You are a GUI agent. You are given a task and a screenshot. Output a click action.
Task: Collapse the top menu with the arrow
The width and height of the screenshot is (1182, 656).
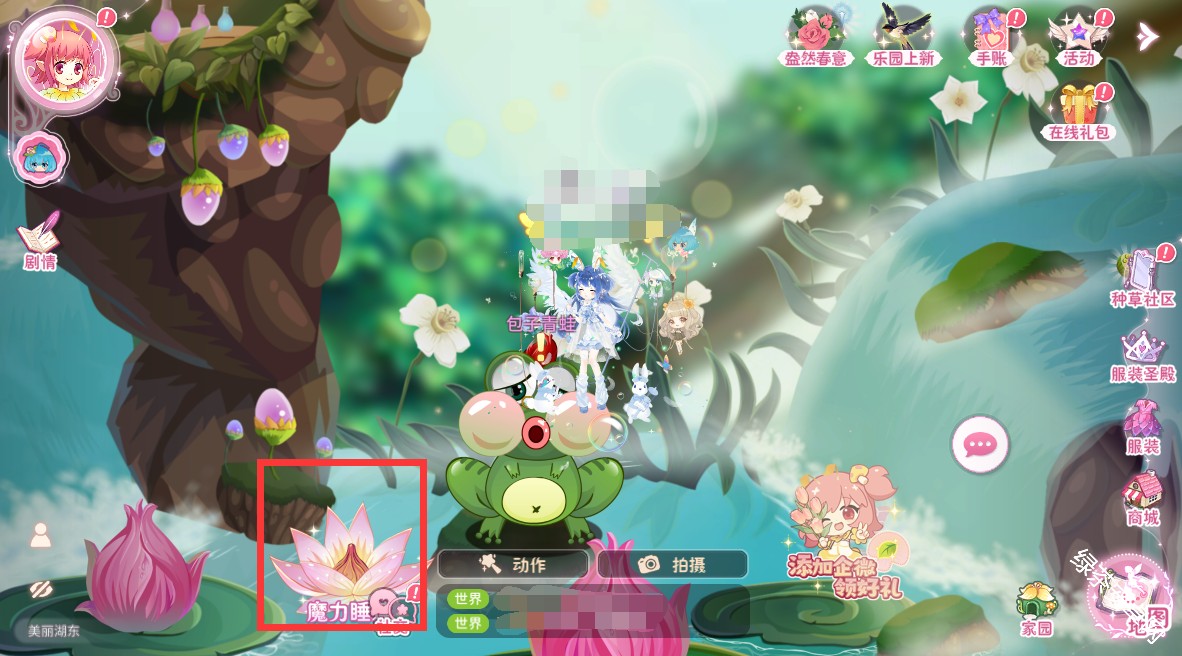1147,36
